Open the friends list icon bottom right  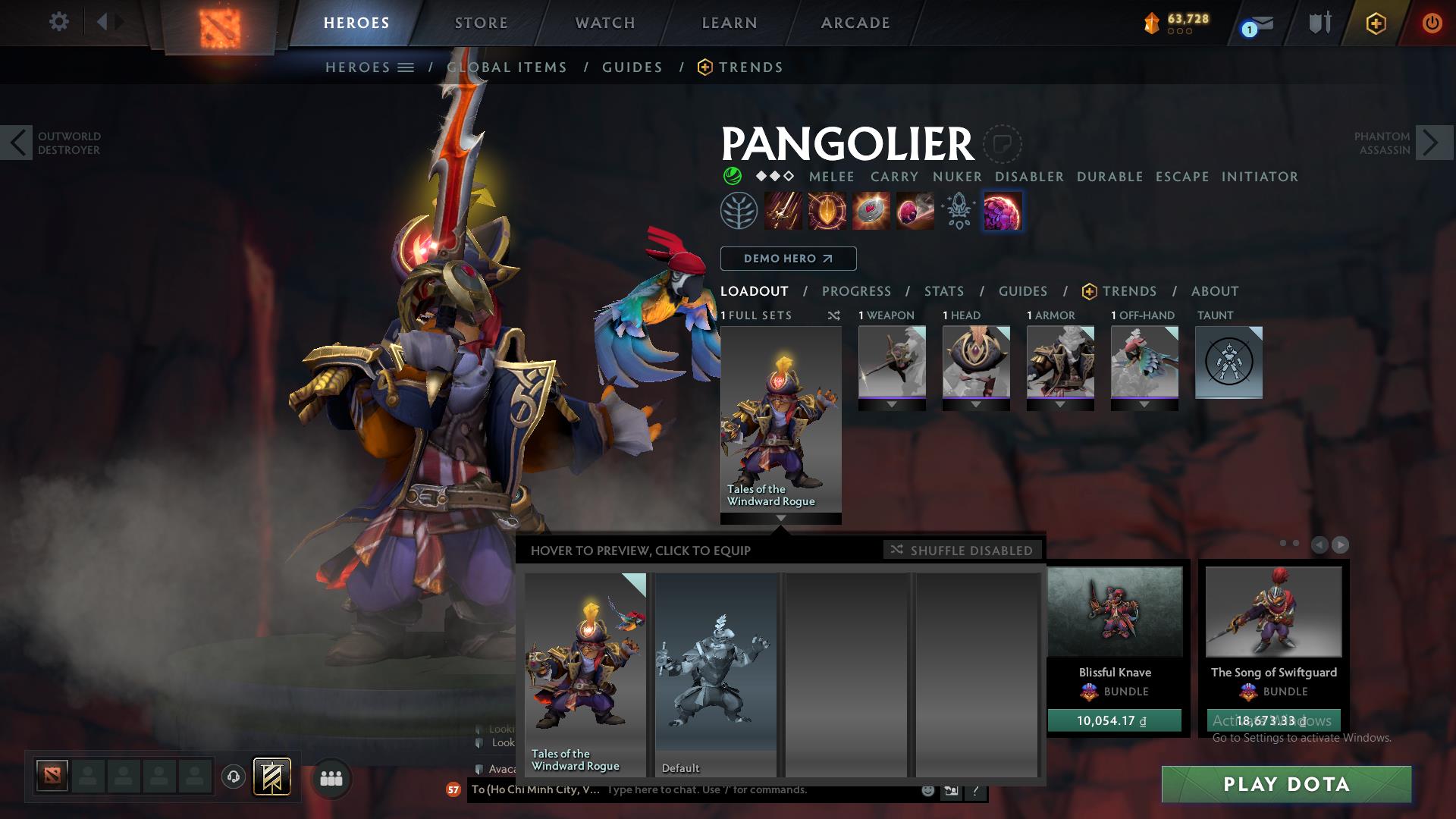(x=330, y=778)
